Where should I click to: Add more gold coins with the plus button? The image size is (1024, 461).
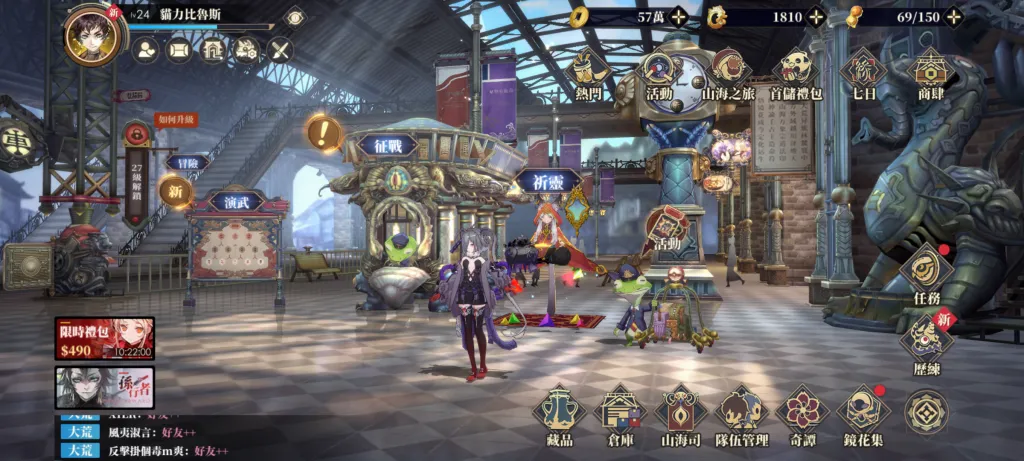679,16
